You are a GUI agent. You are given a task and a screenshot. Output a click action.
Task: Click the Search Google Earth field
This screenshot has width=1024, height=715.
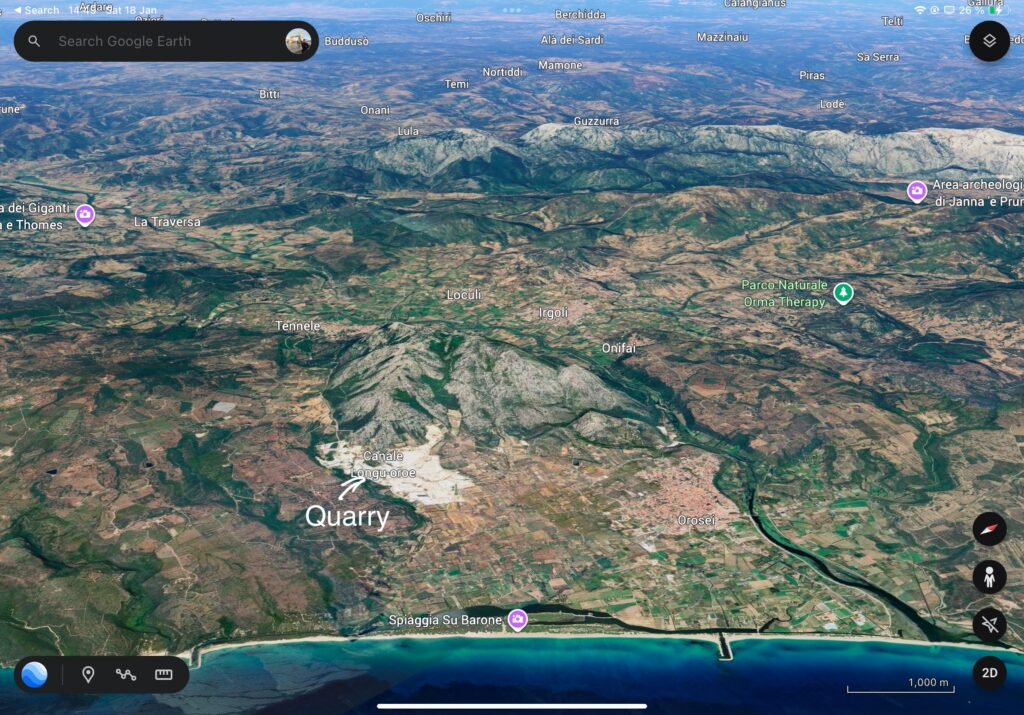(160, 41)
